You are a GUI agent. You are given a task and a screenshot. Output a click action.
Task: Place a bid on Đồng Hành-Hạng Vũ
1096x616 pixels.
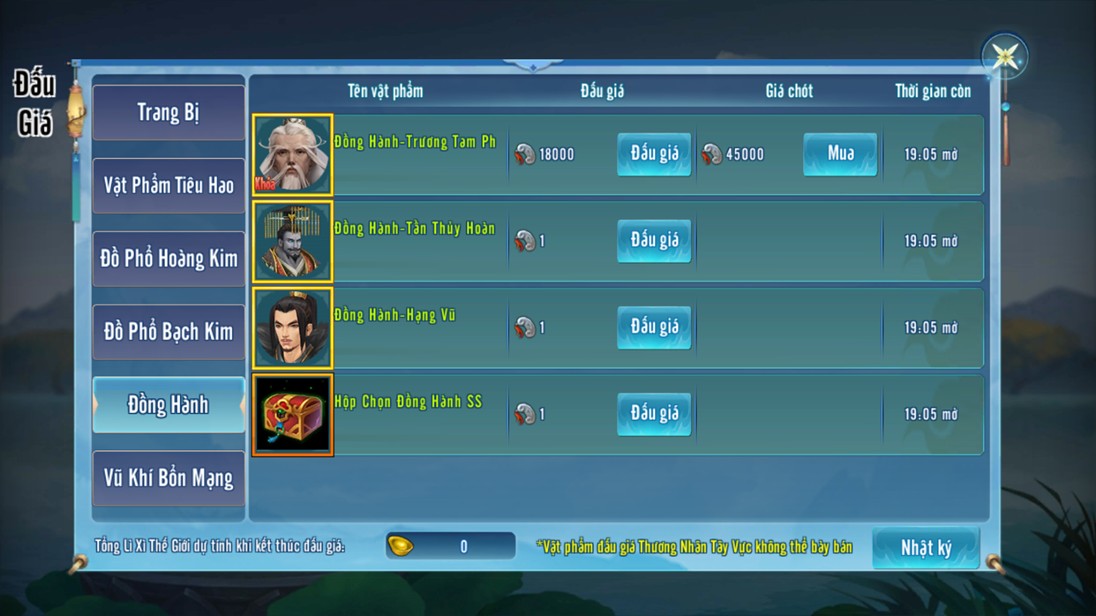click(x=654, y=327)
